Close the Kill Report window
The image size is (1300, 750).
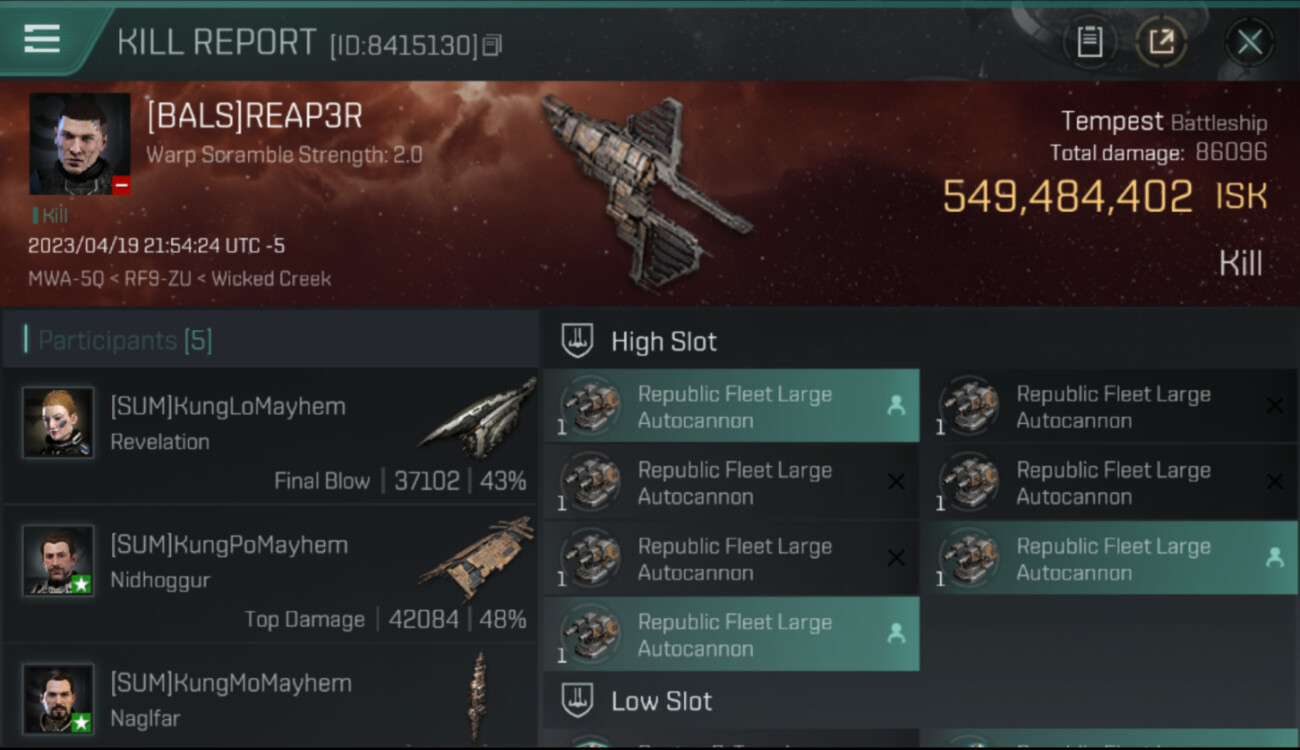point(1249,42)
